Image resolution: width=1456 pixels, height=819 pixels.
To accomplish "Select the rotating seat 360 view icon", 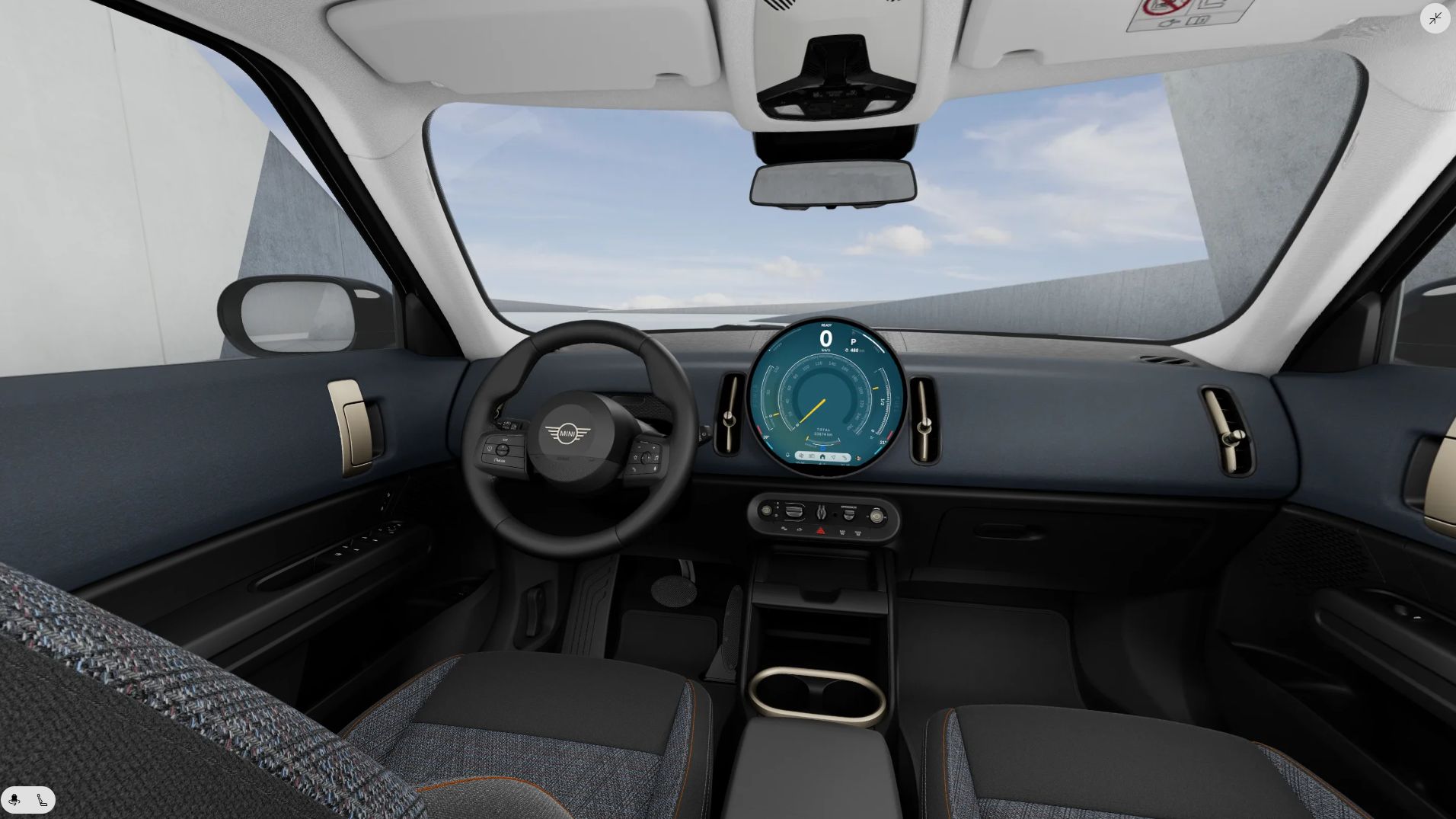I will [14, 800].
